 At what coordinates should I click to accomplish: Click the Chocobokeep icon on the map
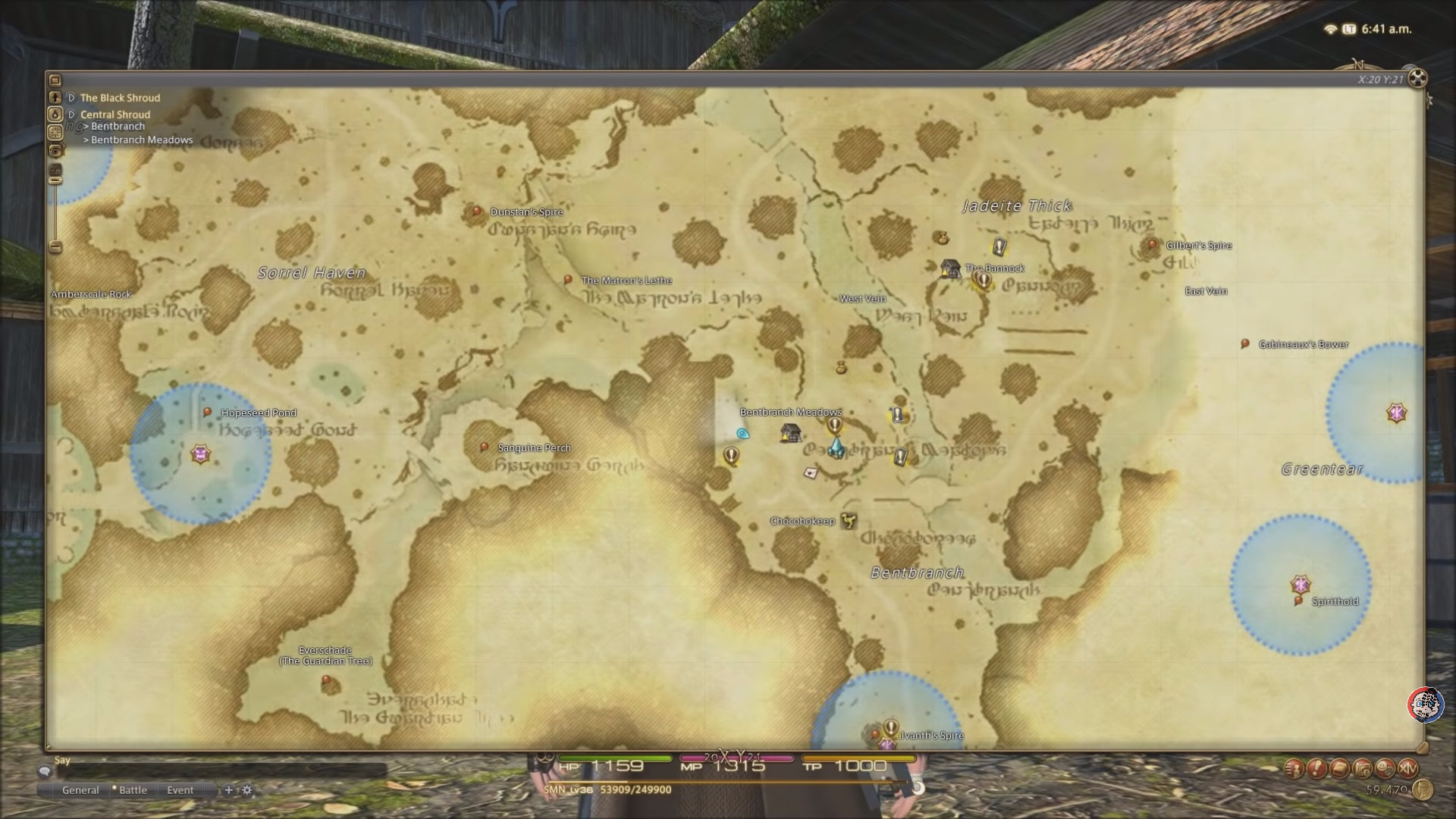click(x=849, y=521)
